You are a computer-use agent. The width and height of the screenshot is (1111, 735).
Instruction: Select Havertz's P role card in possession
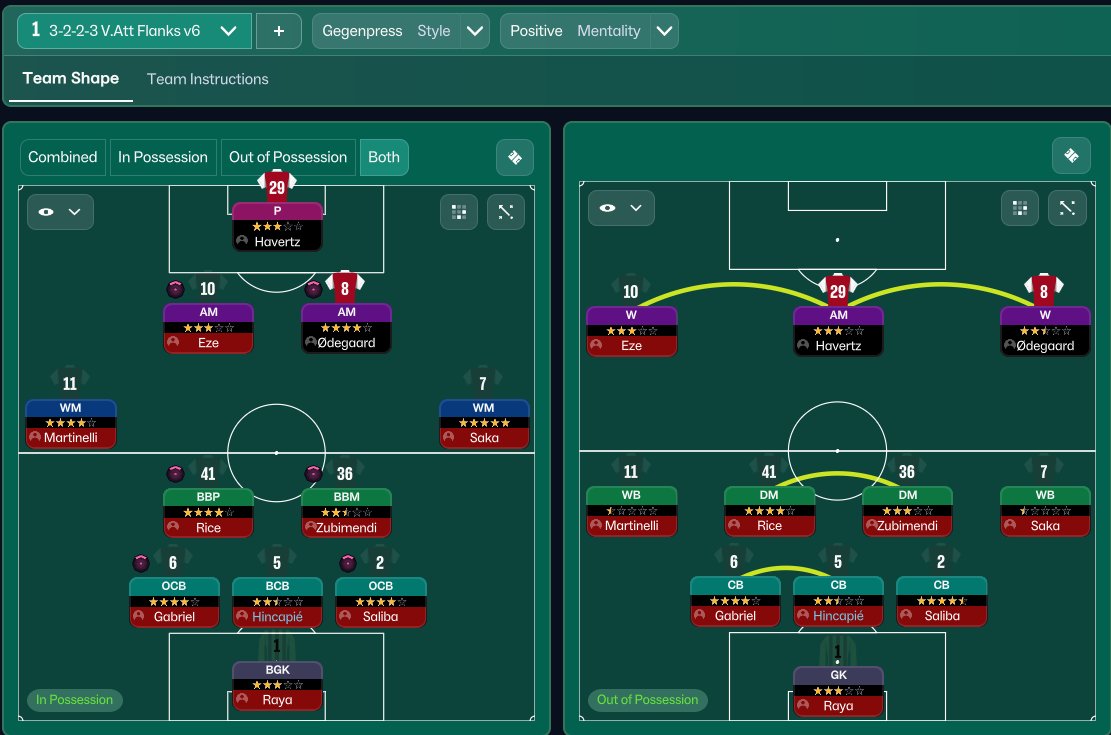pyautogui.click(x=277, y=226)
